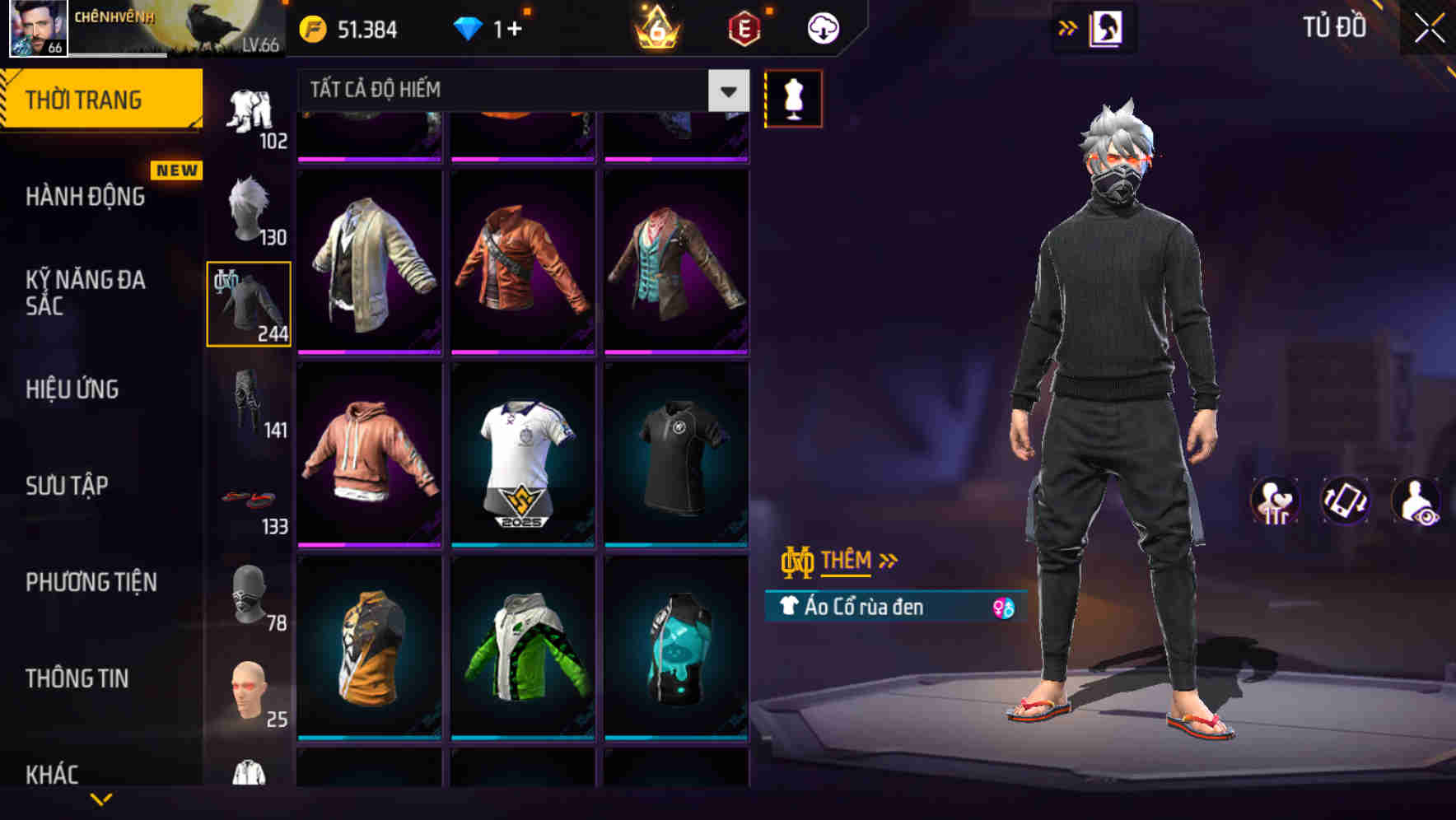Click the gender toggle on Áo Cổ rùa đen
This screenshot has width=1456, height=820.
pyautogui.click(x=1003, y=607)
